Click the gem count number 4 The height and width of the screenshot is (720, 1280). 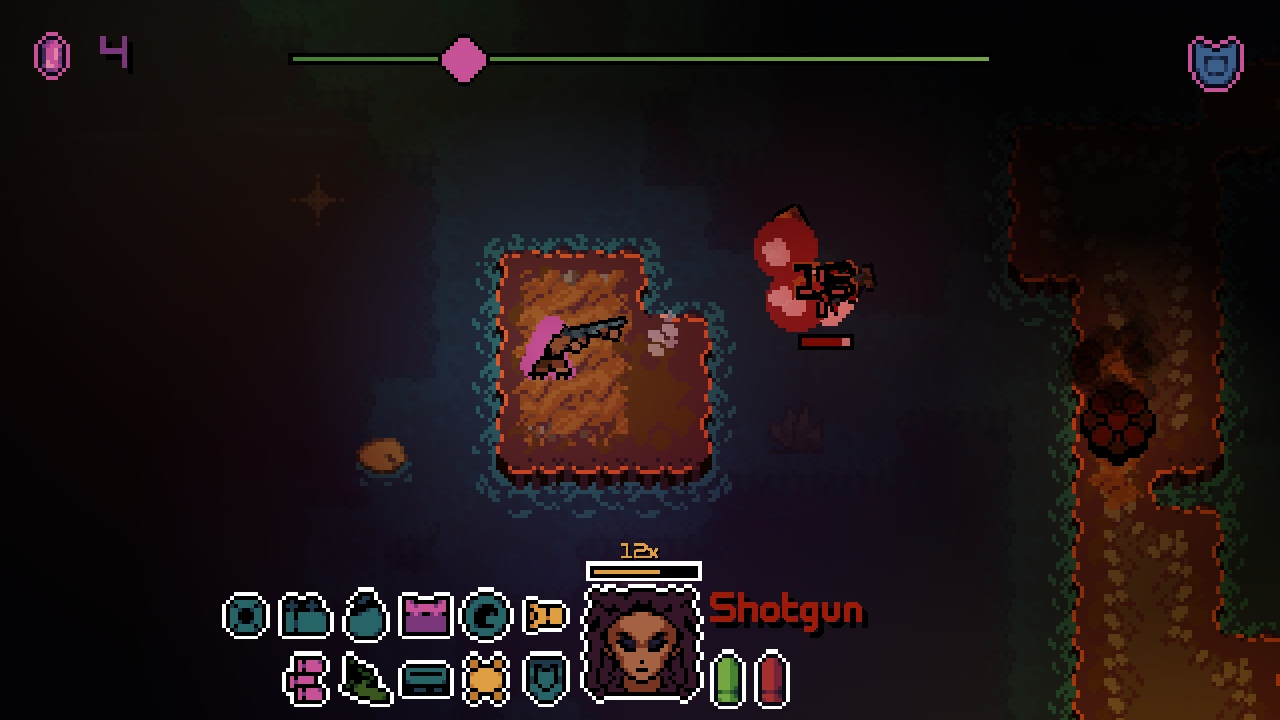(112, 53)
